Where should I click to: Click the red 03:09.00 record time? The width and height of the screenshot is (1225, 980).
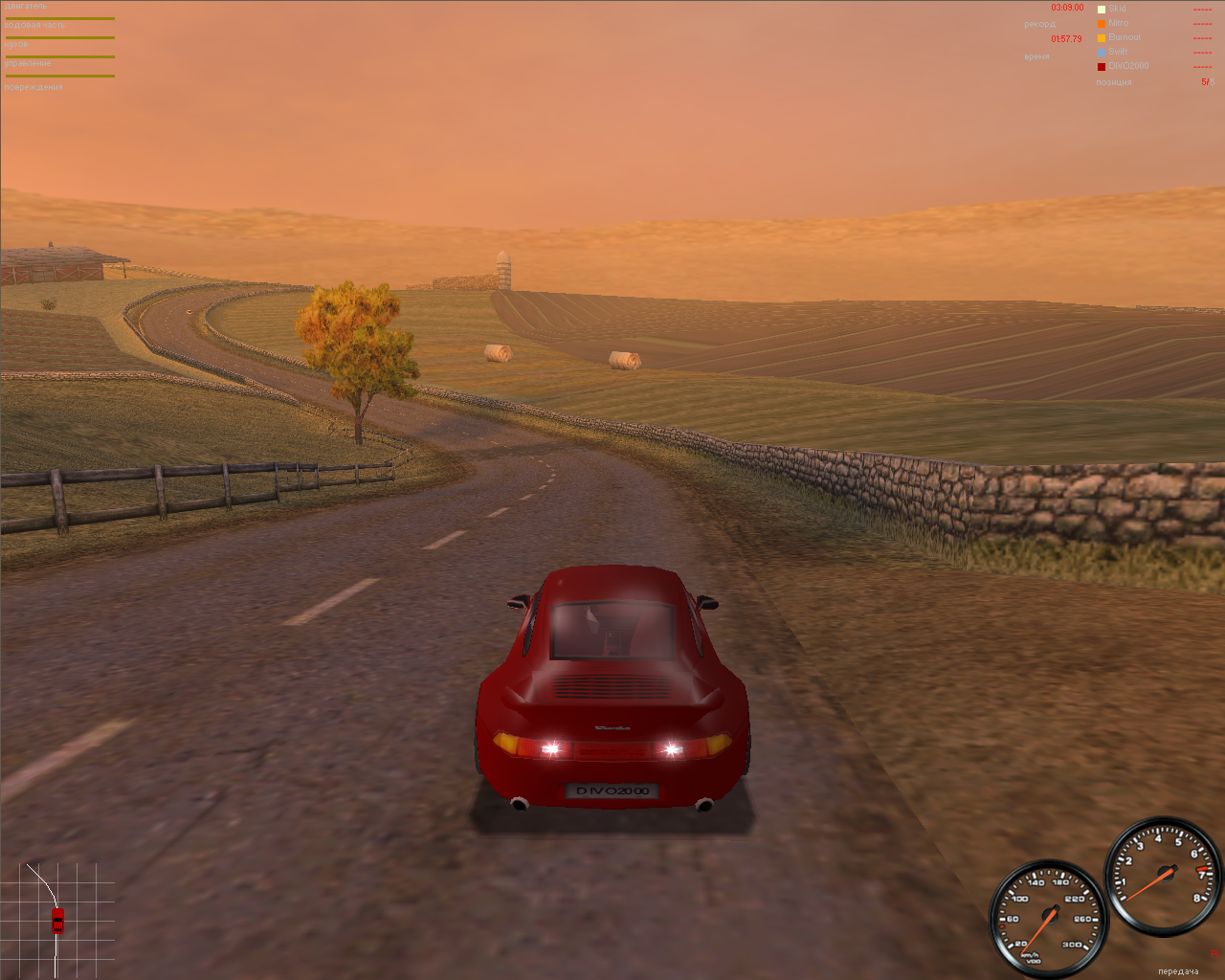(x=1066, y=7)
